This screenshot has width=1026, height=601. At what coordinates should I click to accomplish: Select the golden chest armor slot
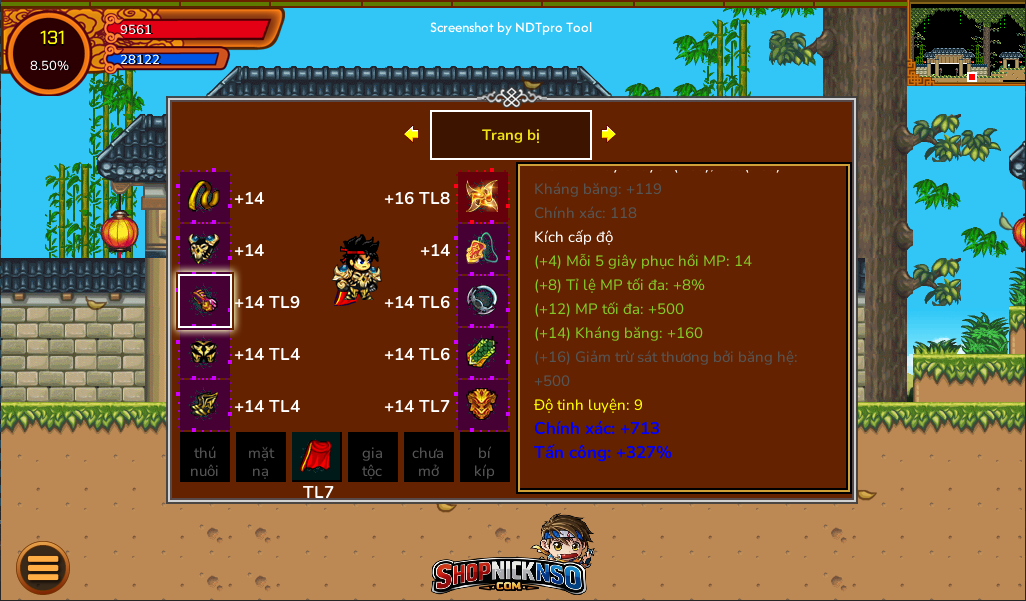point(205,249)
